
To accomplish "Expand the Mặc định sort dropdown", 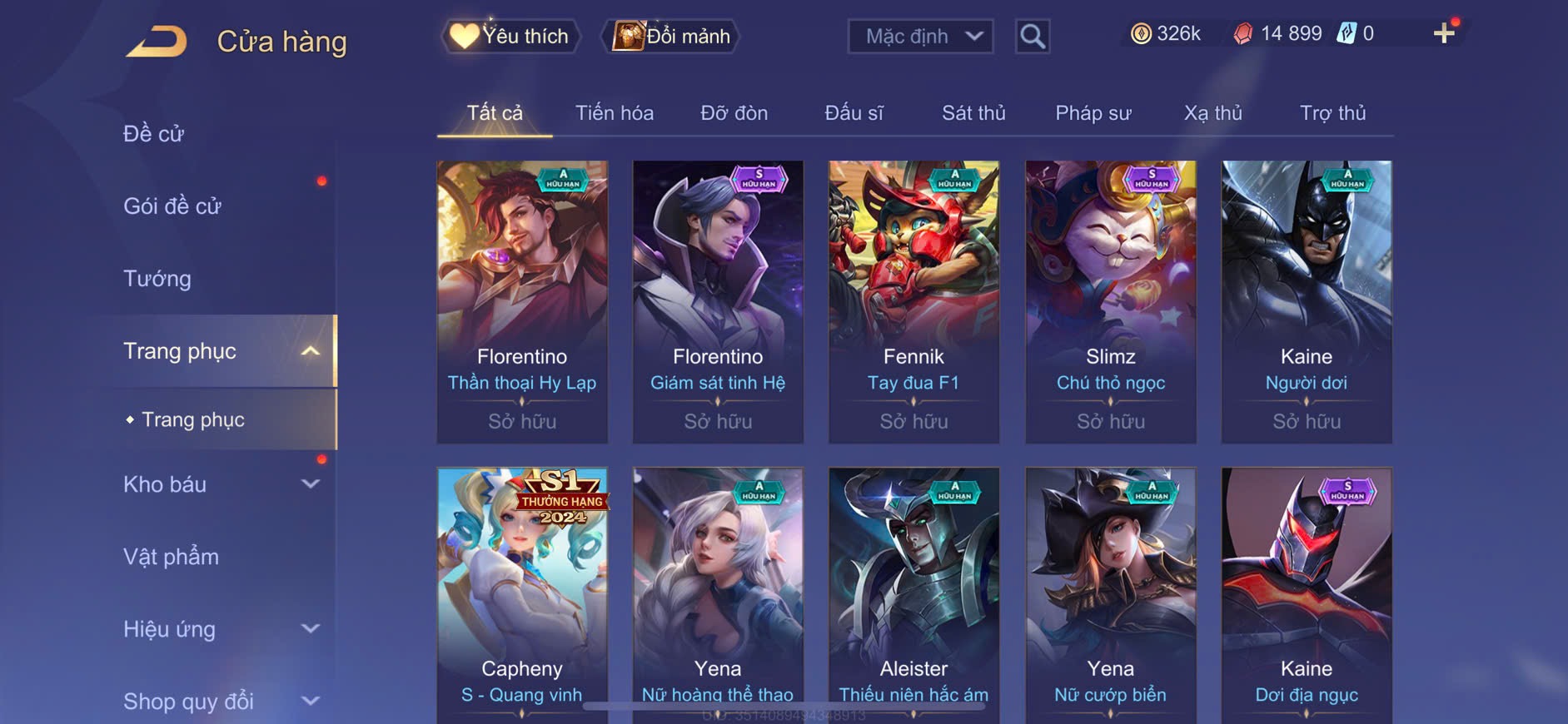I will 920,36.
